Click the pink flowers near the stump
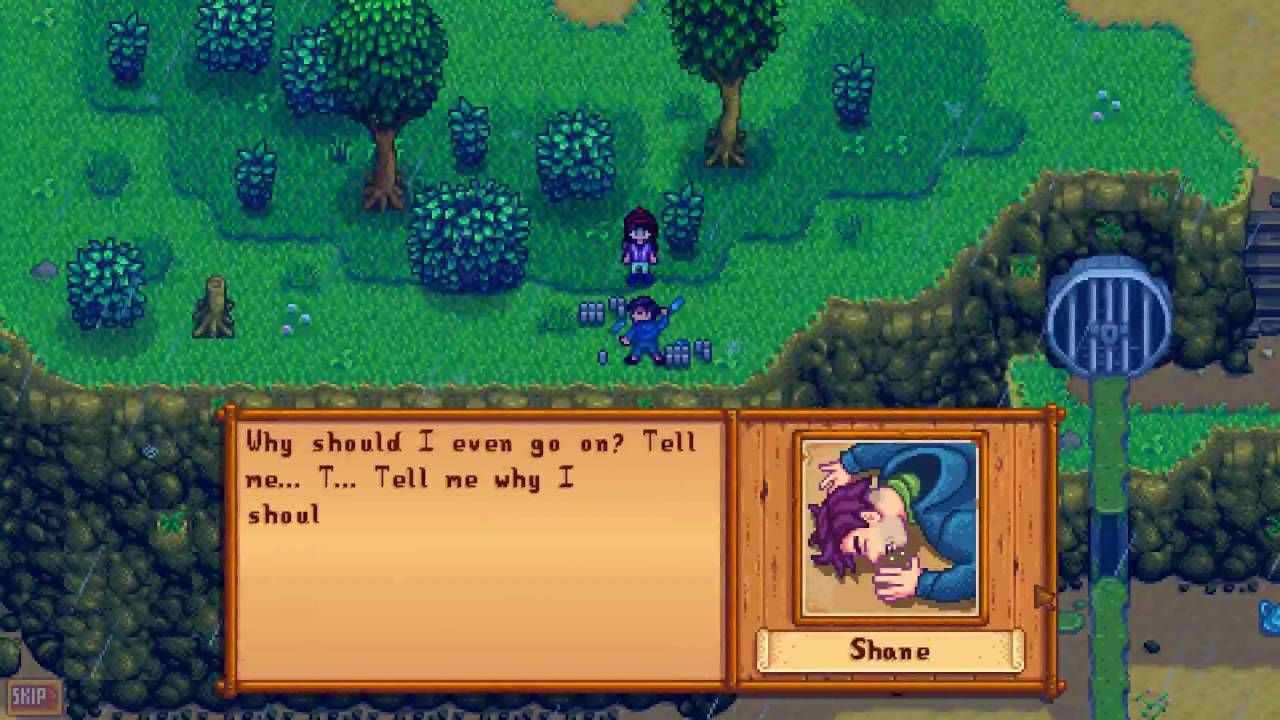Viewport: 1280px width, 720px height. tap(290, 330)
